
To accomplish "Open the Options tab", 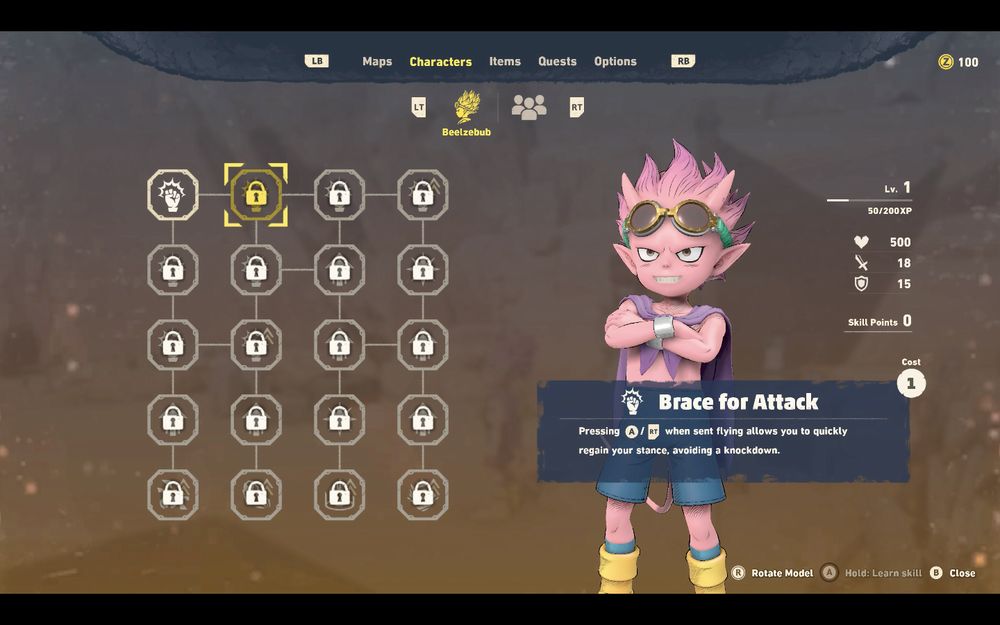I will pos(615,61).
